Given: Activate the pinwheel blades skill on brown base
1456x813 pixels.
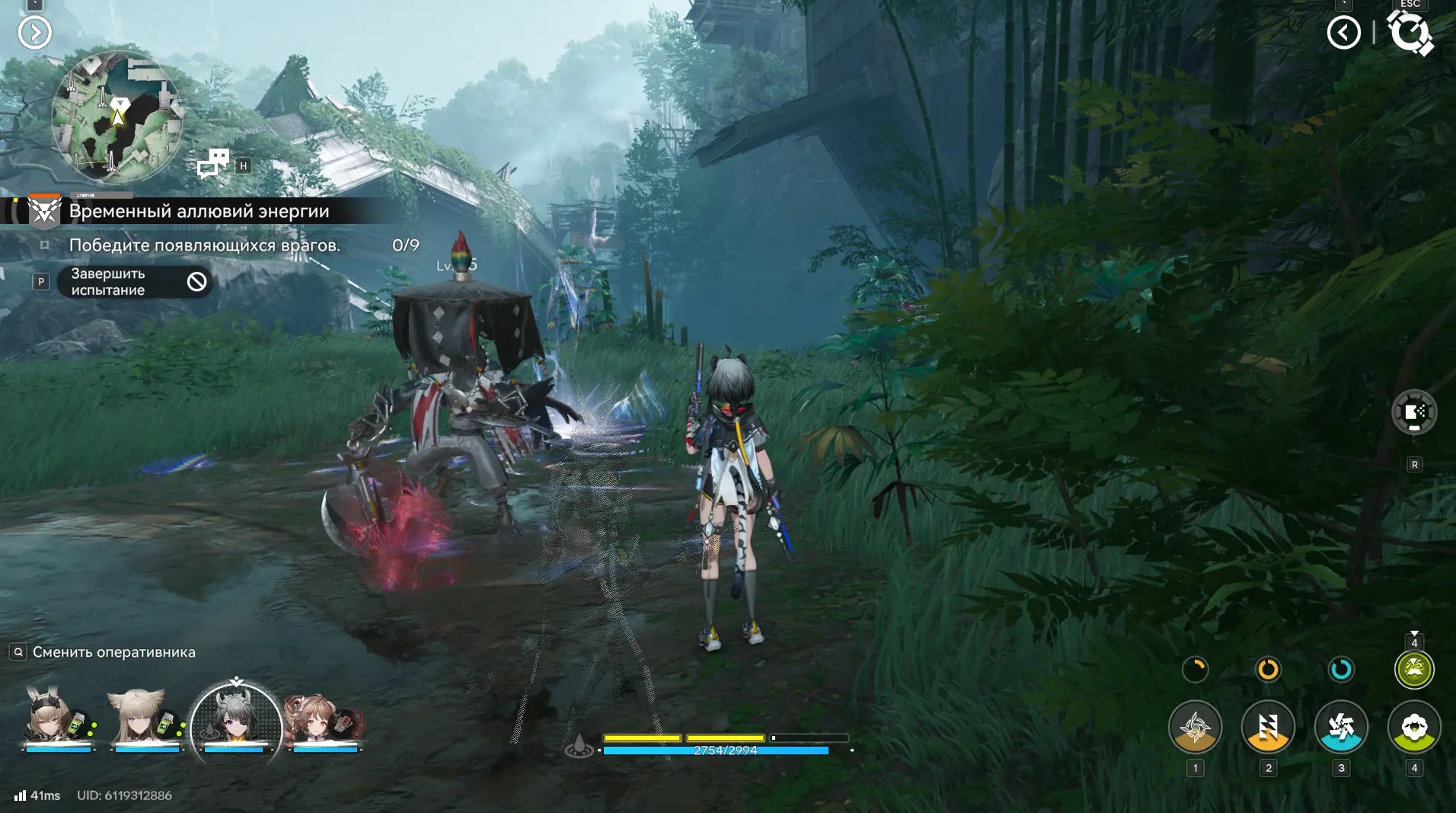Looking at the screenshot, I should (1195, 727).
